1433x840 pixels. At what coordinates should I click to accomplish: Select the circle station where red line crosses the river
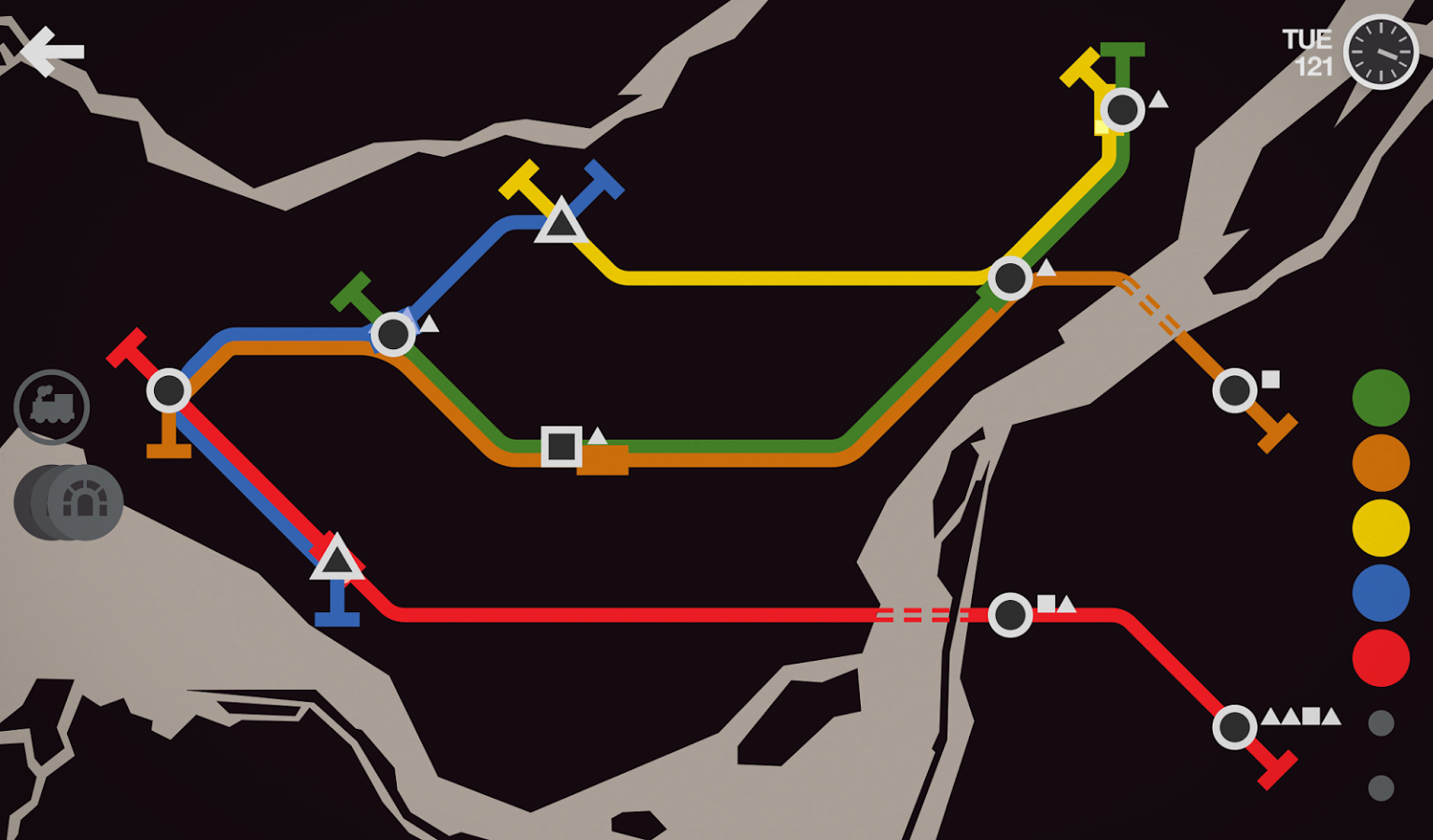(x=1010, y=614)
